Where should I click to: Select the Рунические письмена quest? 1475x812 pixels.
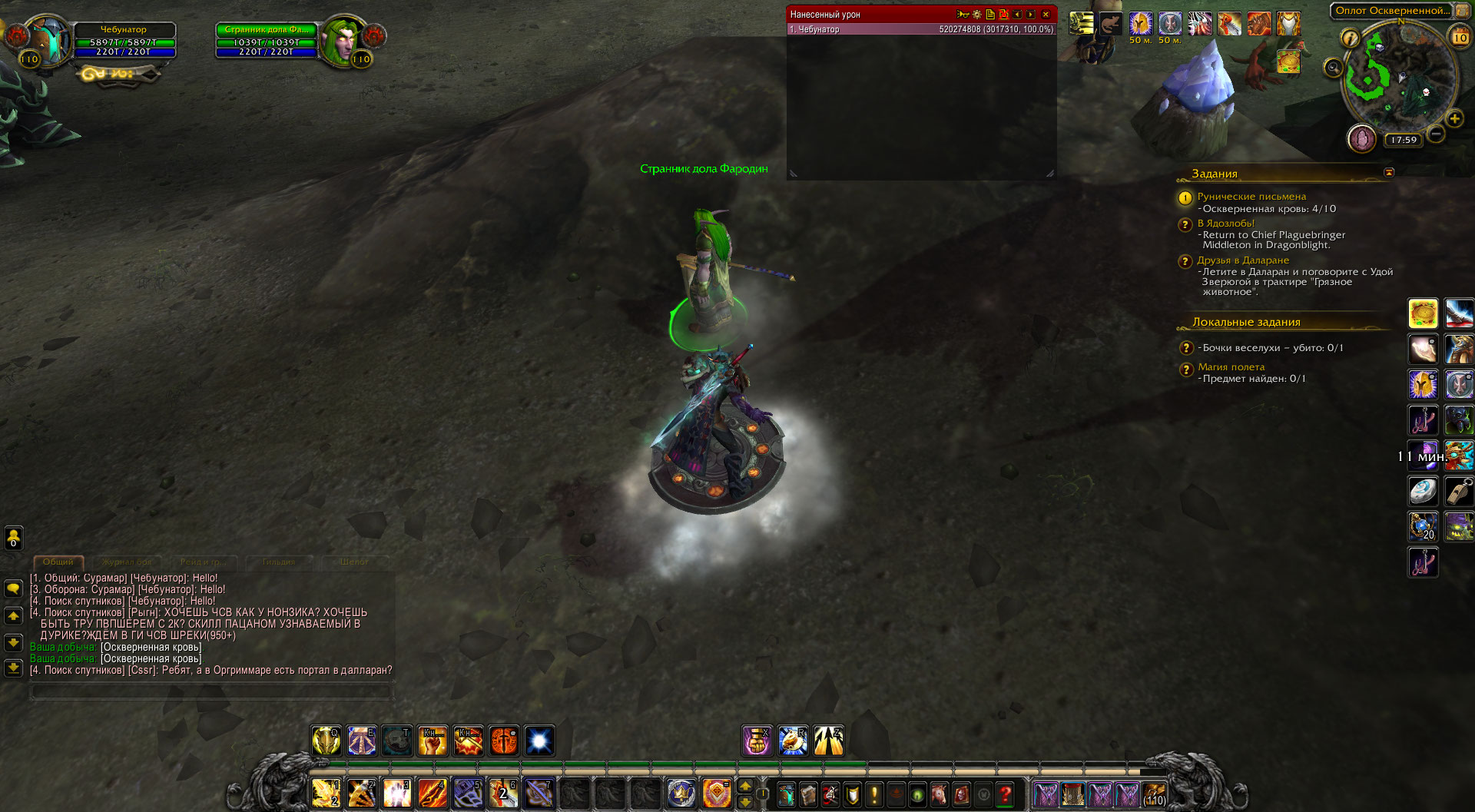tap(1251, 197)
